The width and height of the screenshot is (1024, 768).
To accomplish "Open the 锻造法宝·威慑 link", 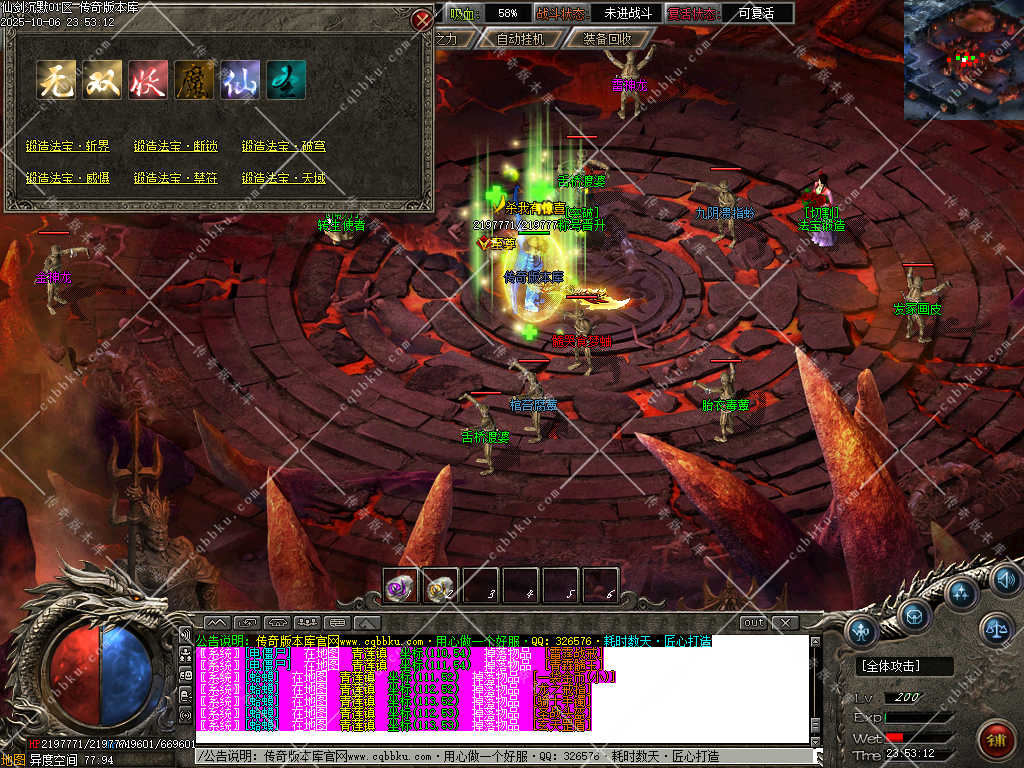I will pos(68,178).
